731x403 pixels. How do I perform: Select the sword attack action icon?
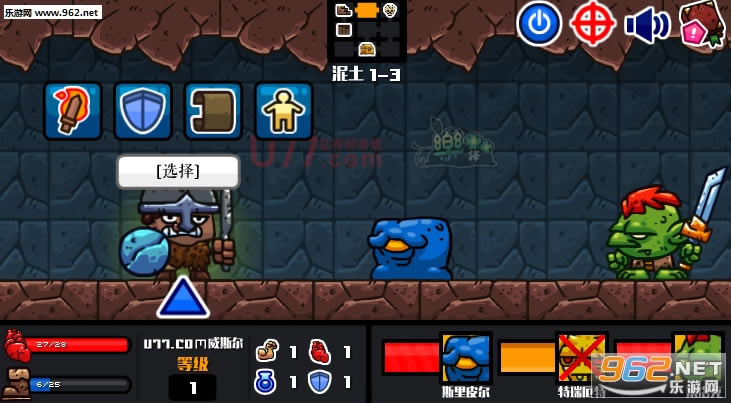click(73, 110)
